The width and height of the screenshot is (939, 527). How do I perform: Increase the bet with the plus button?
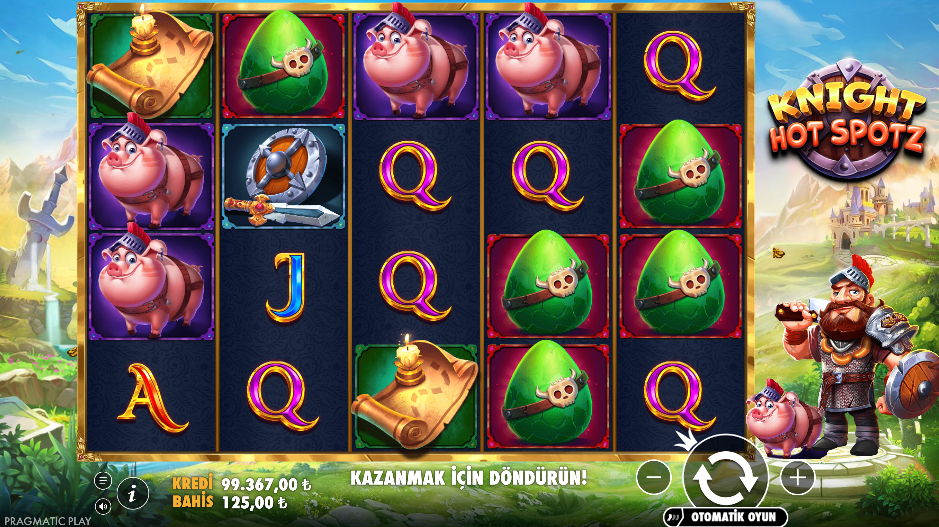coord(797,478)
